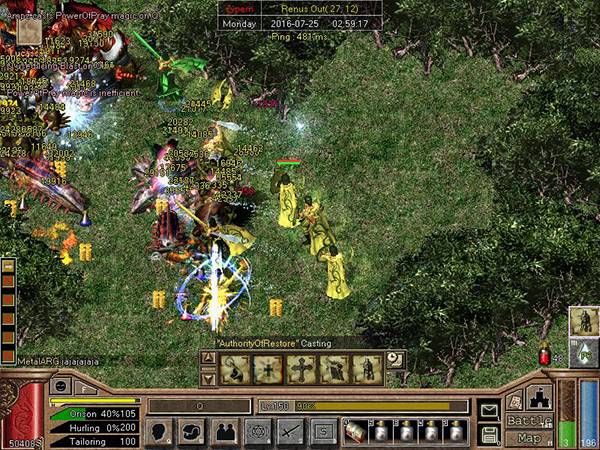Click the S button in the bottom bar

[322, 432]
